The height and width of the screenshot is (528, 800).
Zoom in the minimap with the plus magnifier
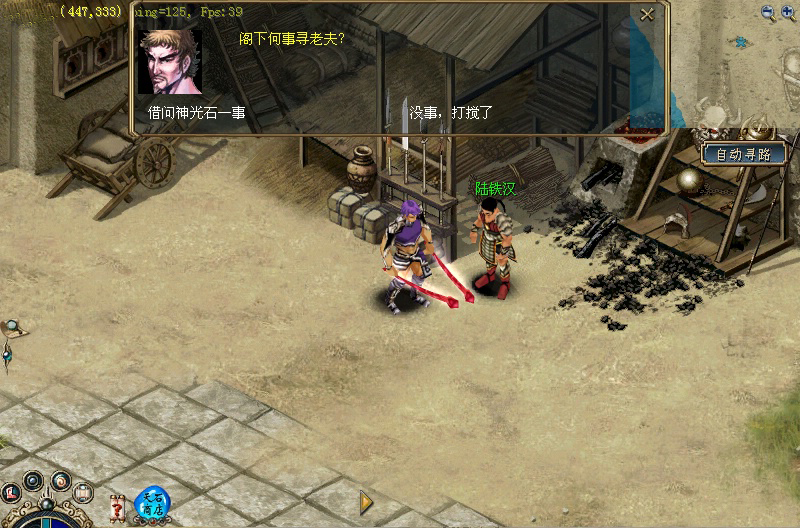[789, 13]
